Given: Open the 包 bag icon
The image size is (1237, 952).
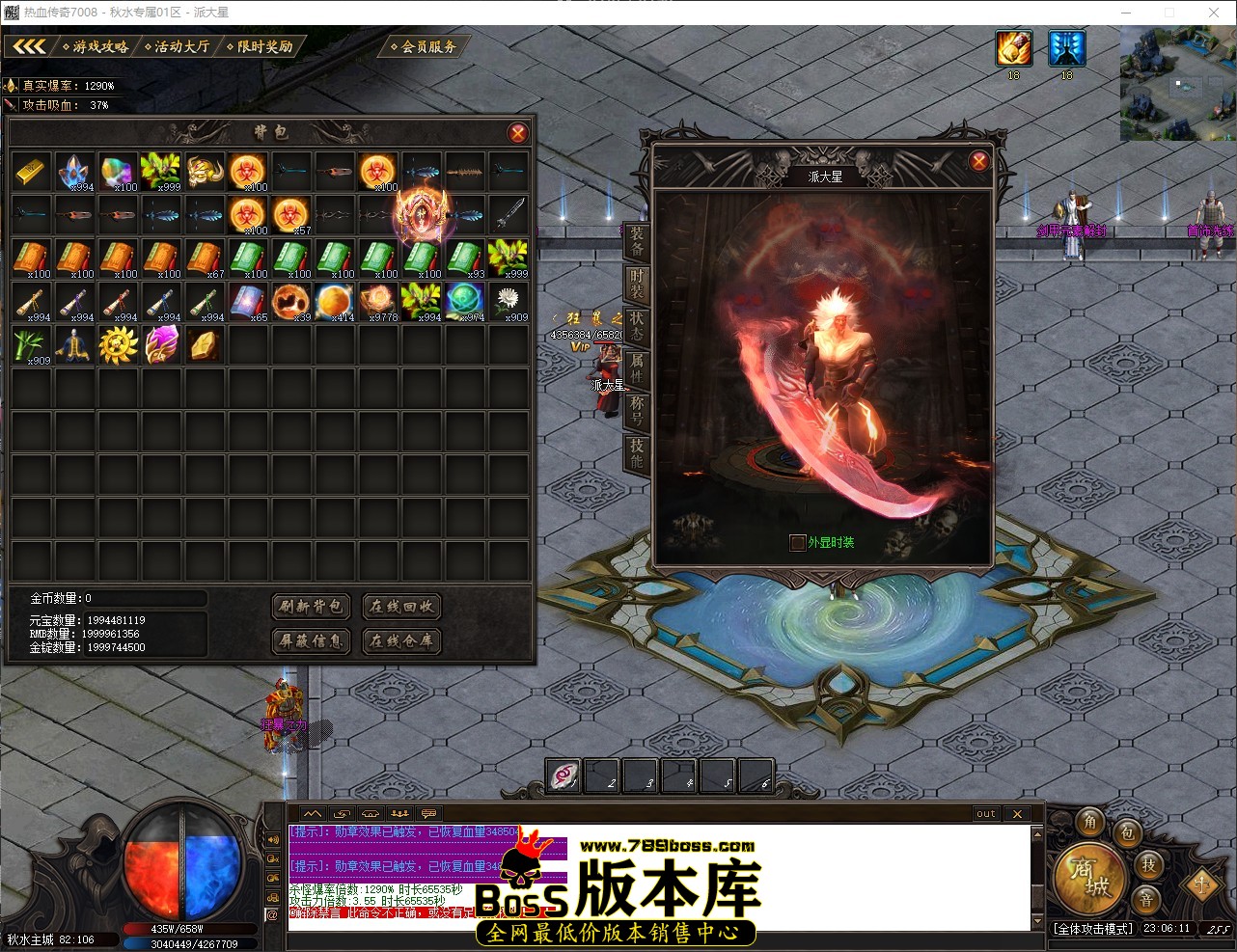Looking at the screenshot, I should click(x=1127, y=835).
